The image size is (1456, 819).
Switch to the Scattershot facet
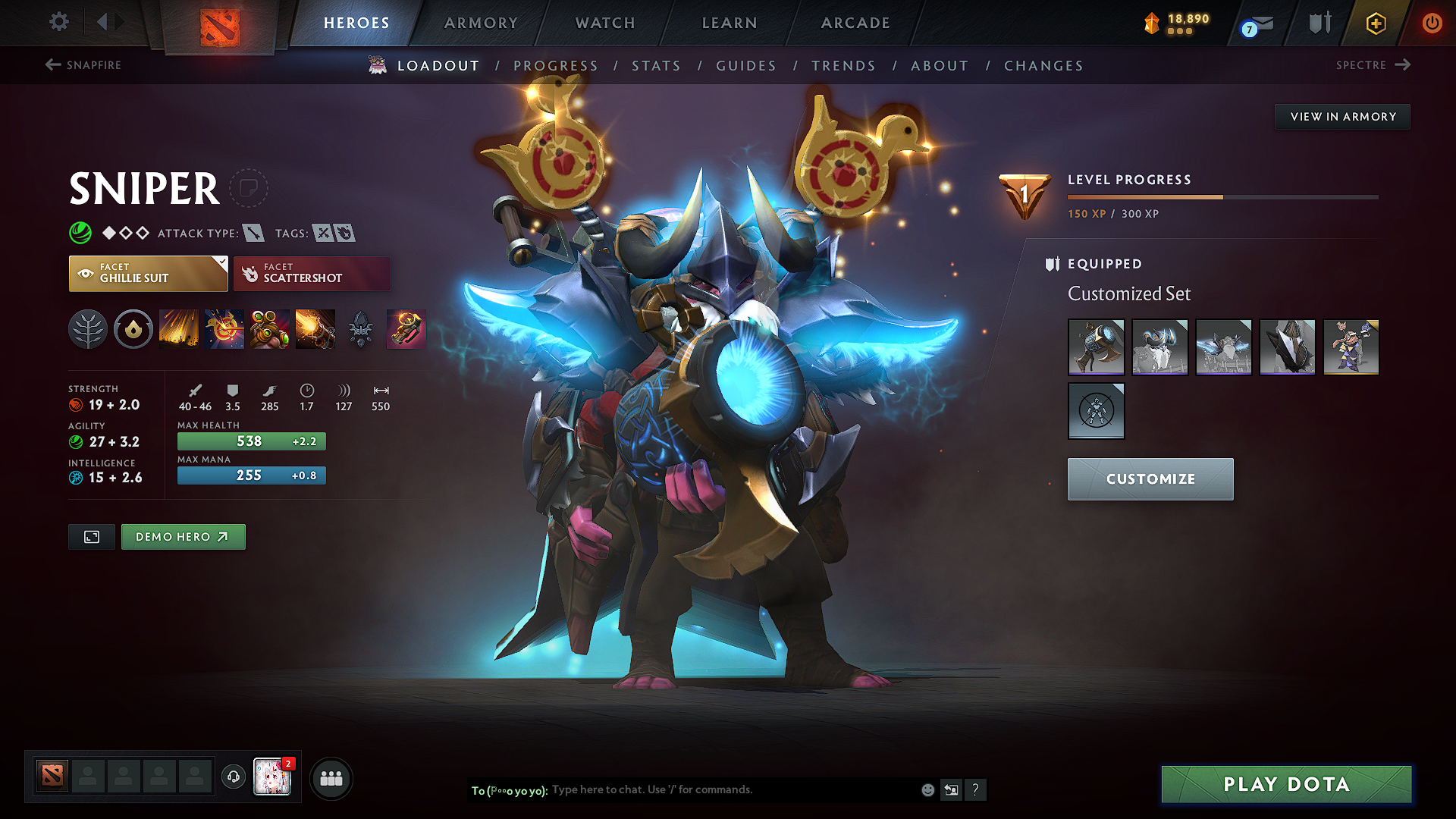(x=312, y=274)
